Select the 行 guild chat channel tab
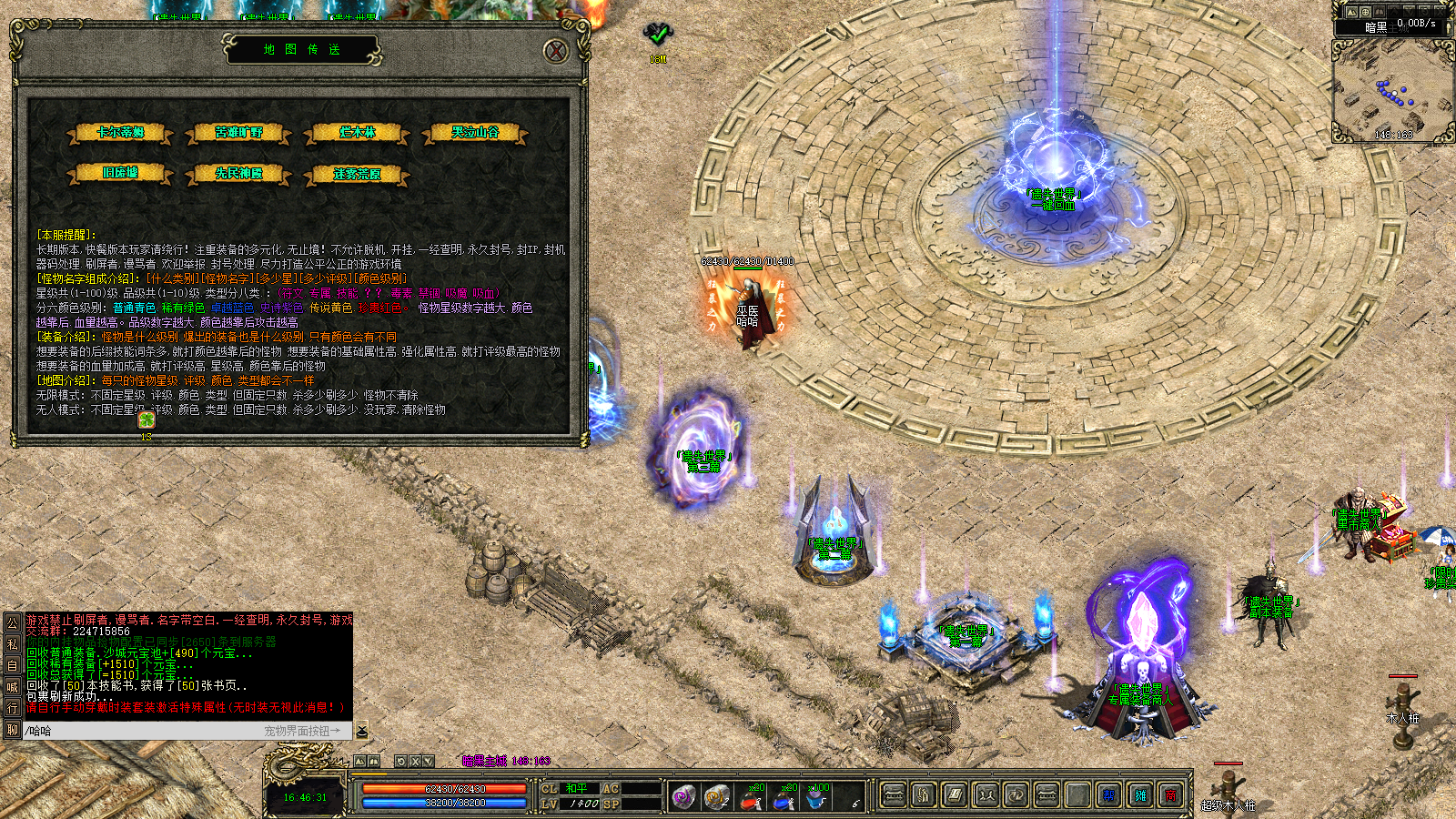The width and height of the screenshot is (1456, 819). click(x=12, y=707)
